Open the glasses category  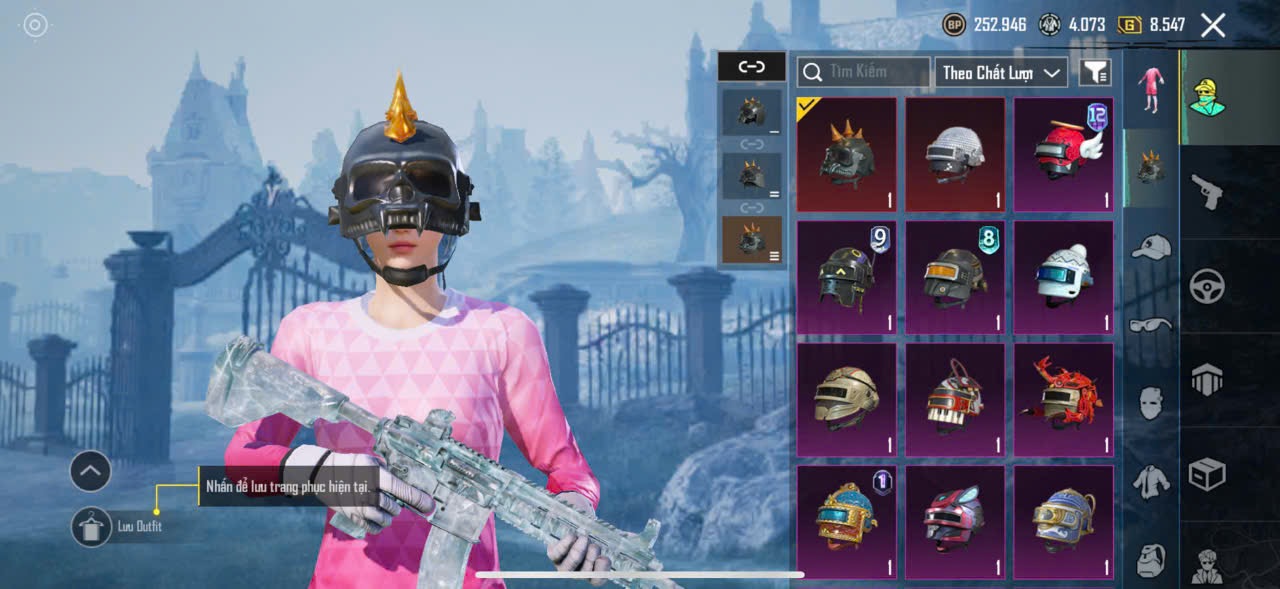[x=1150, y=324]
